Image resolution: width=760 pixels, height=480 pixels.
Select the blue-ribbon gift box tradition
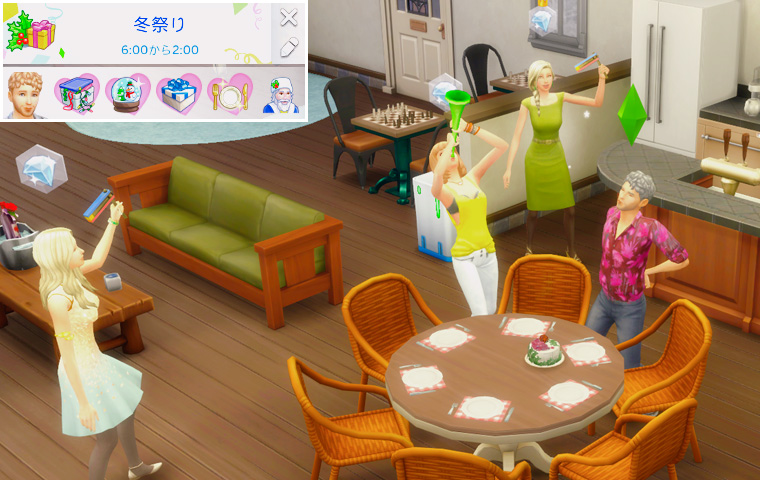[x=179, y=94]
